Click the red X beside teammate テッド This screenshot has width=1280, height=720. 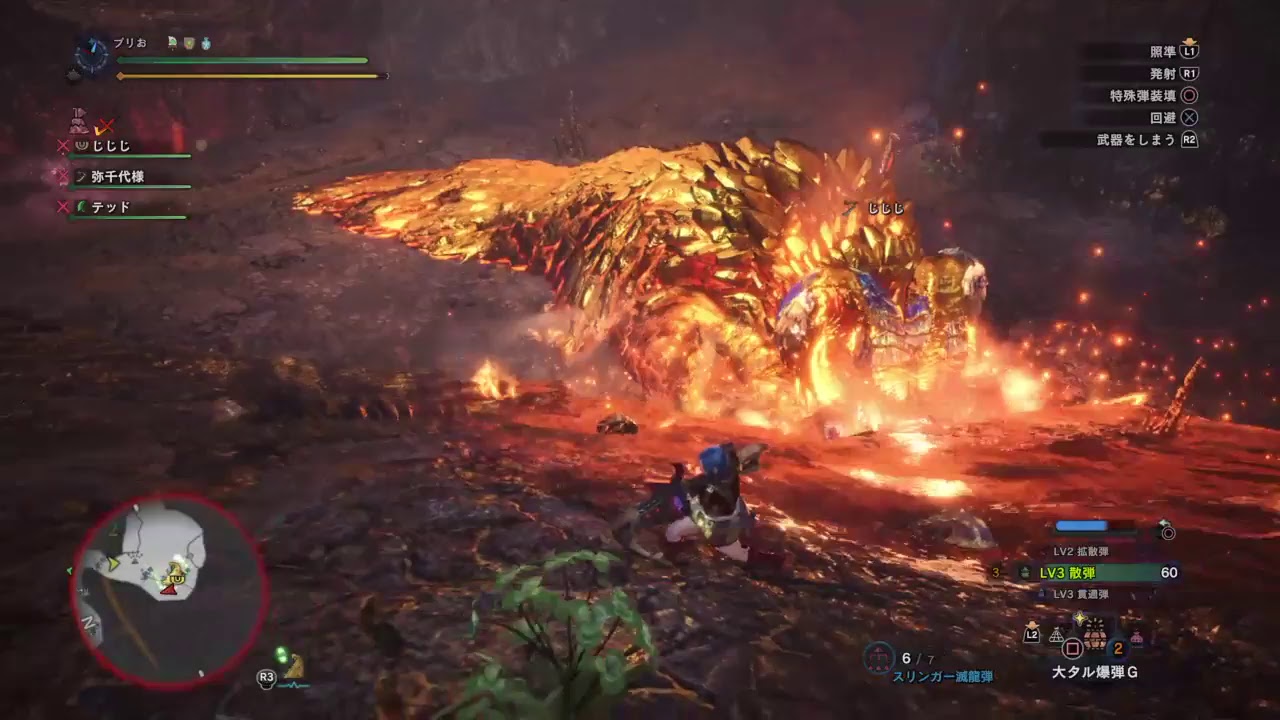[x=62, y=205]
